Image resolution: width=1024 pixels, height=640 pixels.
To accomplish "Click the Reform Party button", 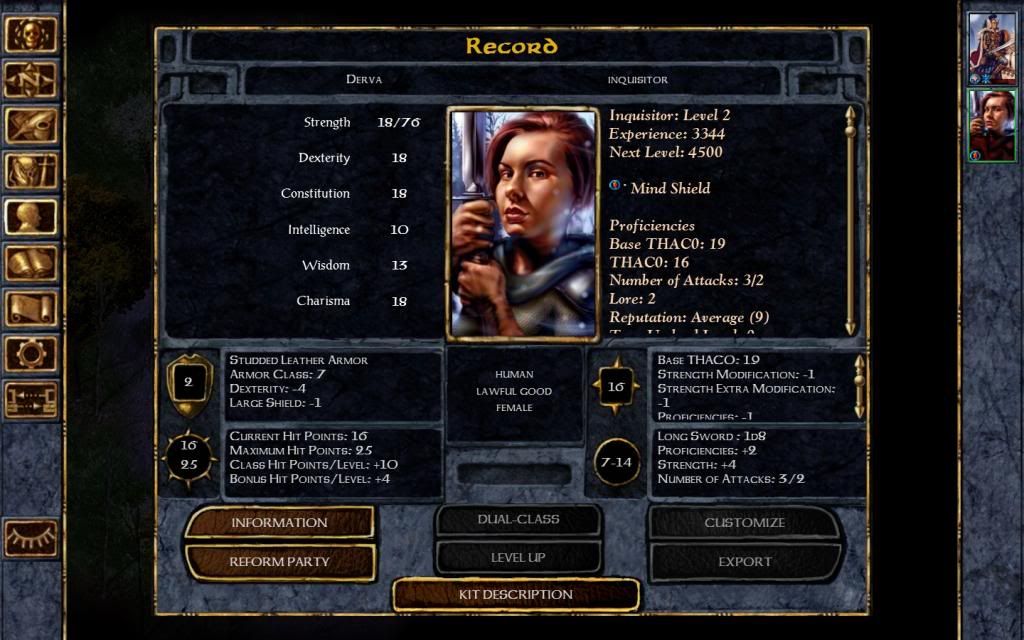I will (279, 561).
